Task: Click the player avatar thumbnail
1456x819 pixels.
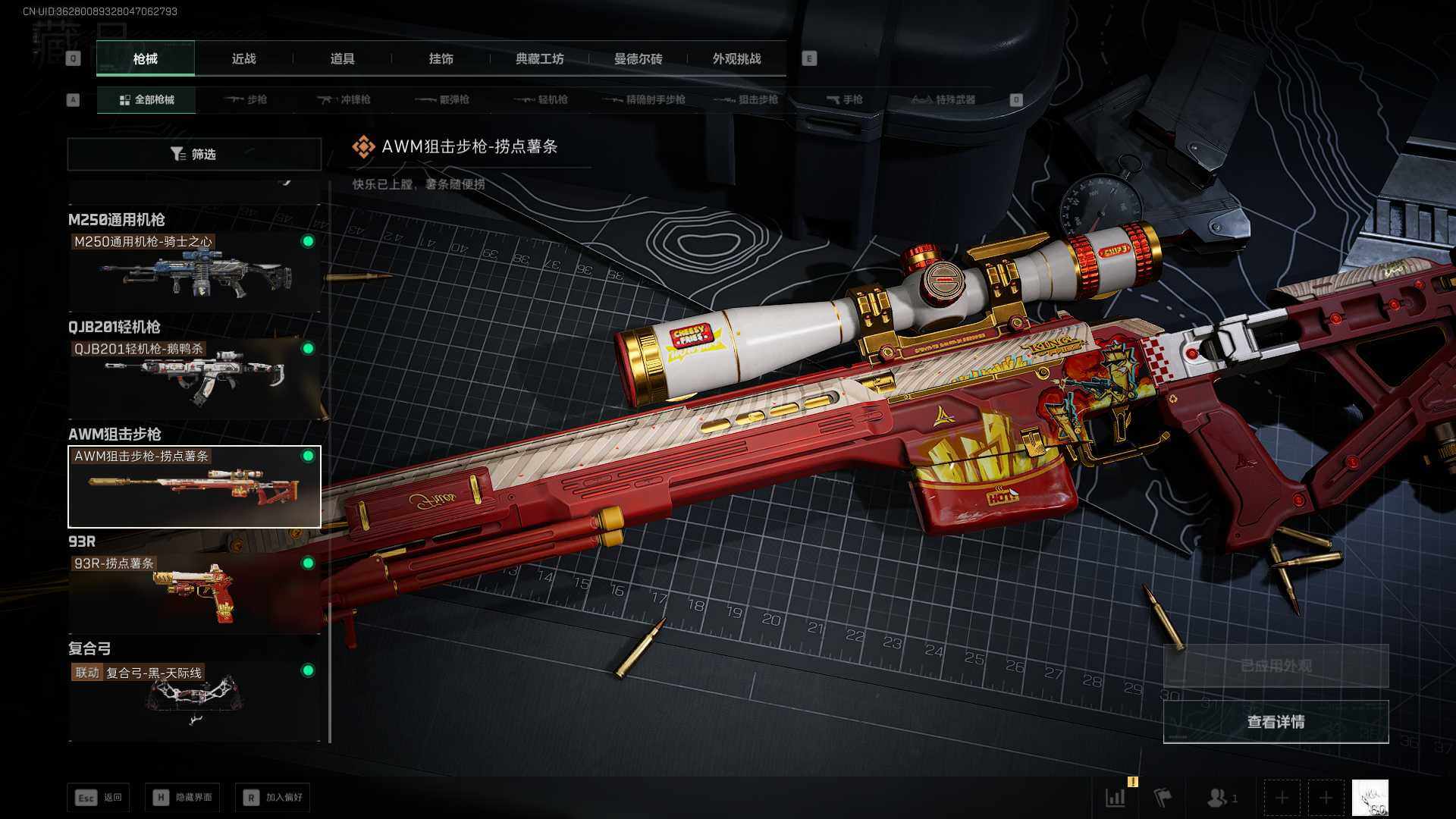Action: [1370, 798]
